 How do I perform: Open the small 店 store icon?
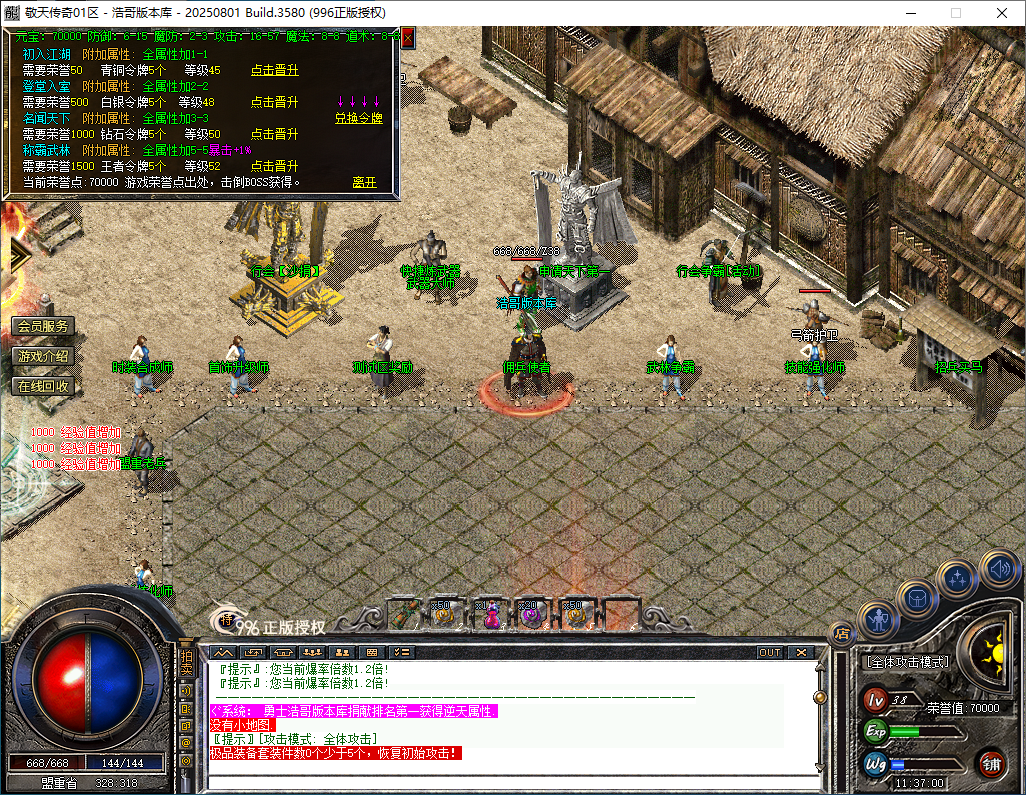(842, 632)
